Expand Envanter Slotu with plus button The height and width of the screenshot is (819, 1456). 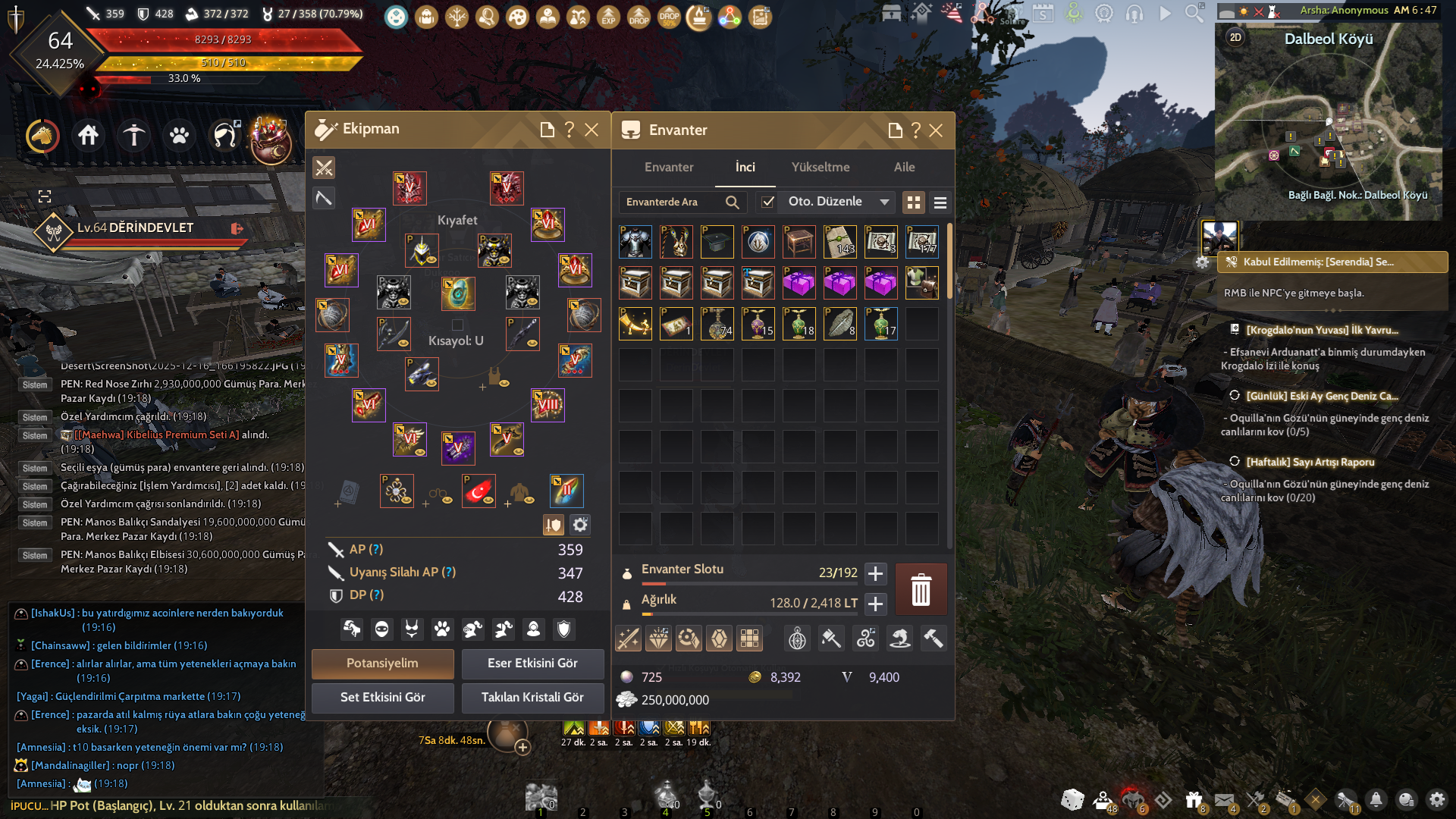pyautogui.click(x=875, y=573)
